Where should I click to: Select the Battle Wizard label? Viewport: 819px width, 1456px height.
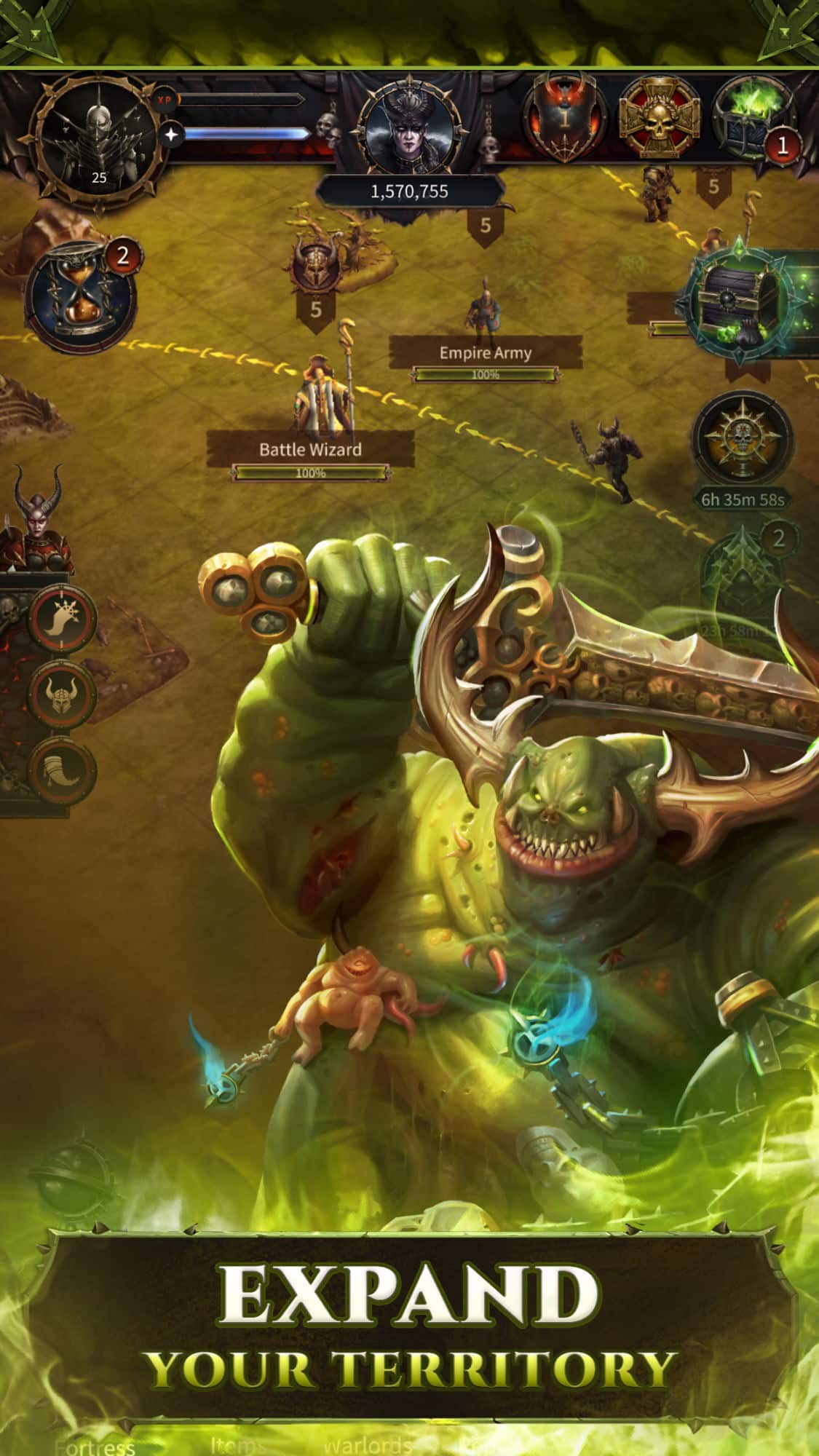[310, 449]
